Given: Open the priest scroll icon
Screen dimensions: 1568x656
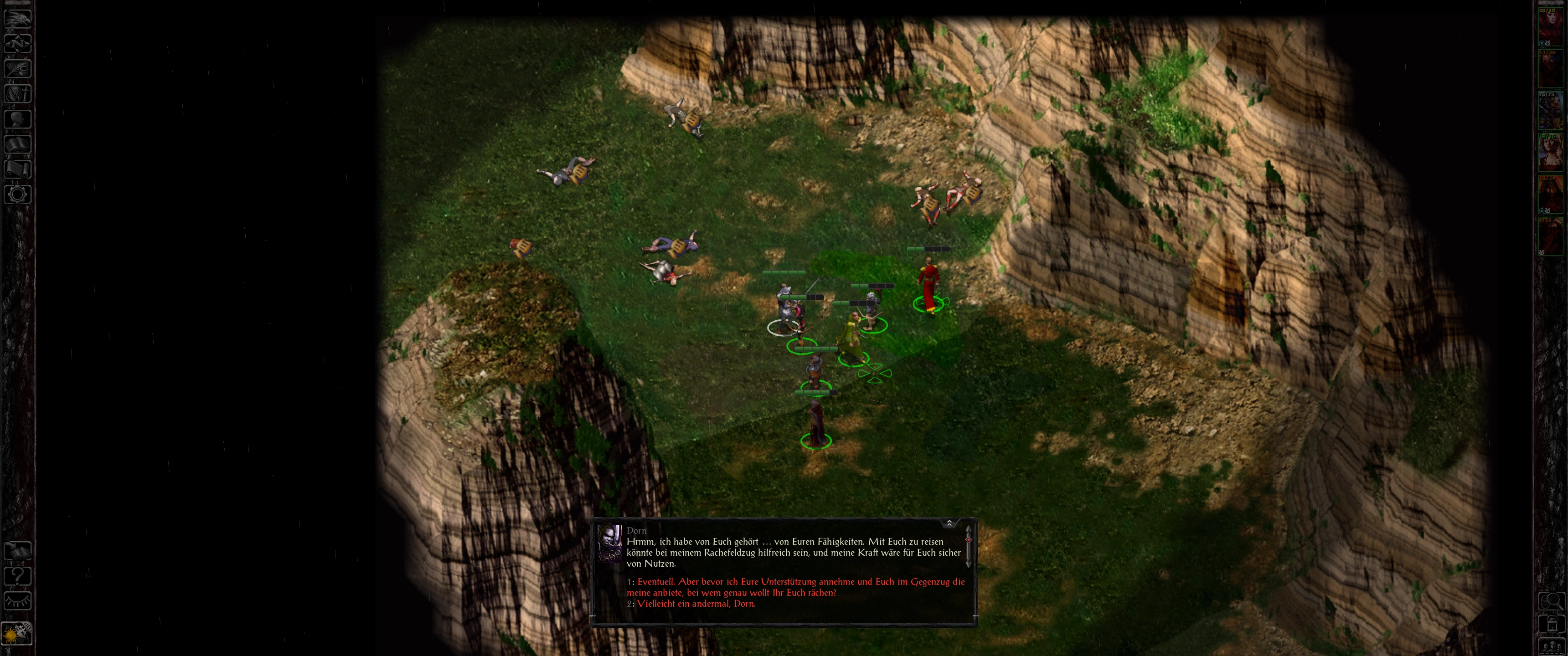Looking at the screenshot, I should (x=17, y=169).
